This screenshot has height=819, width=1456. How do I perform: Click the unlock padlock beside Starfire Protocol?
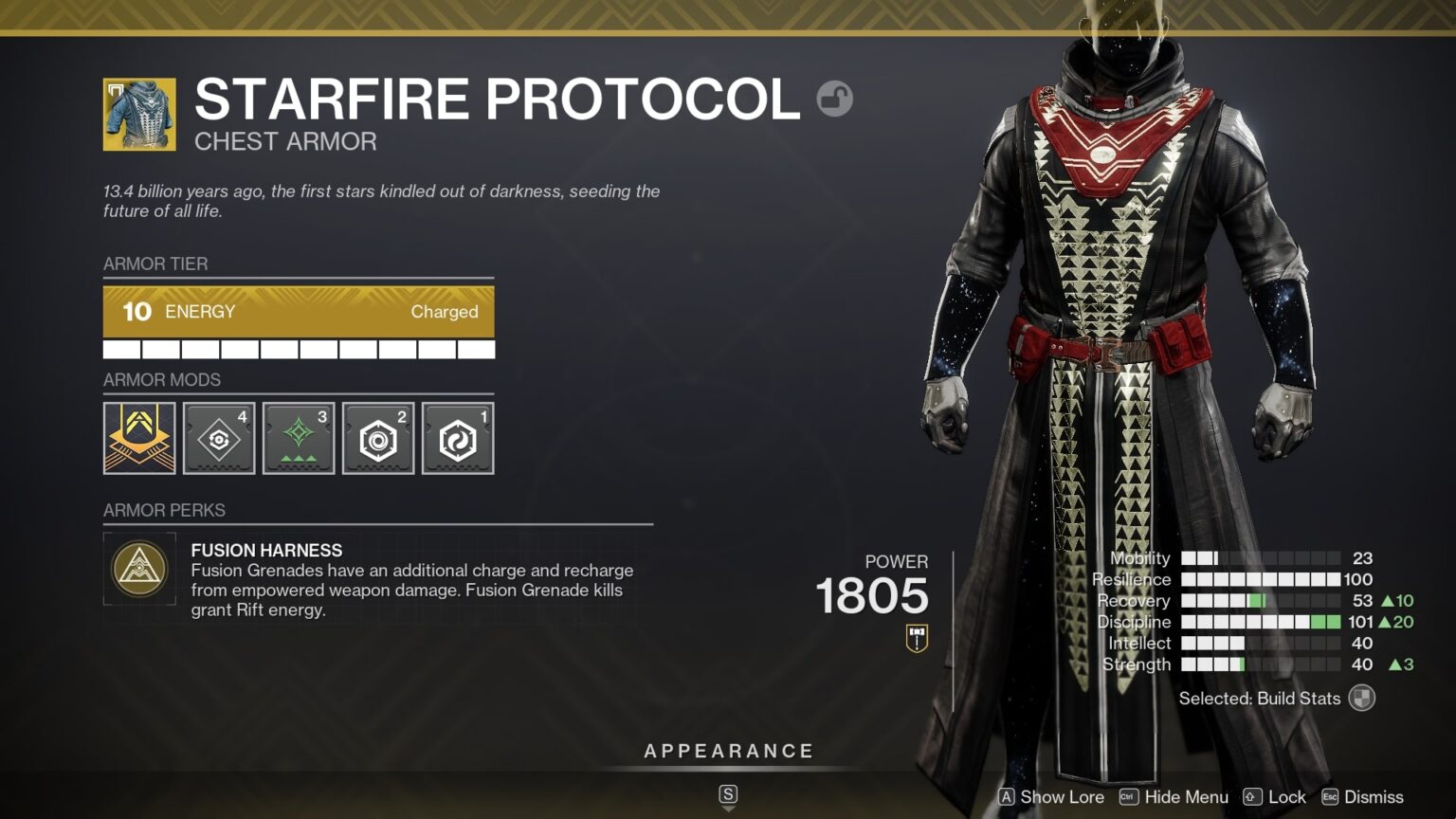pos(835,98)
